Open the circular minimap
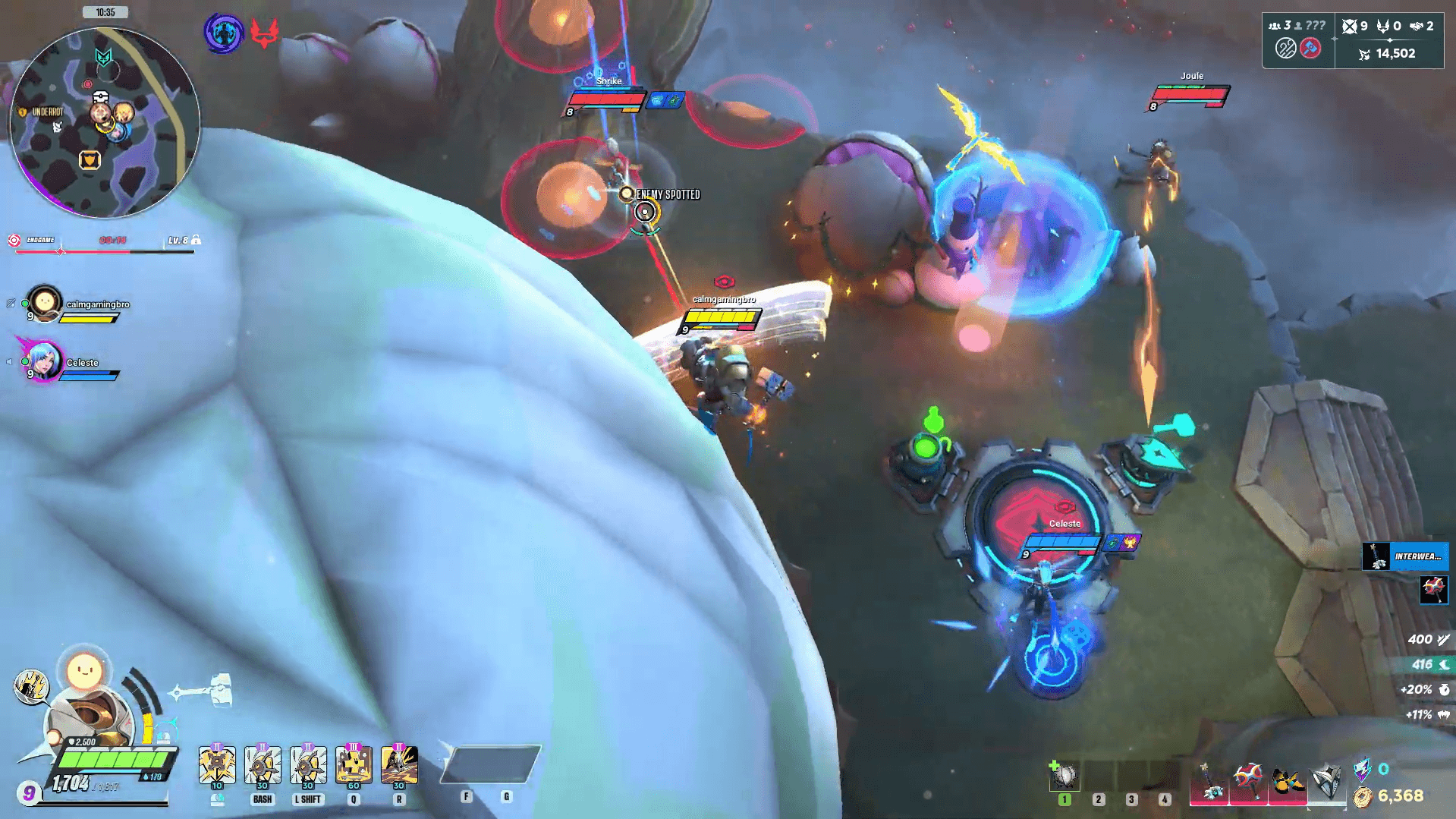 pyautogui.click(x=105, y=122)
